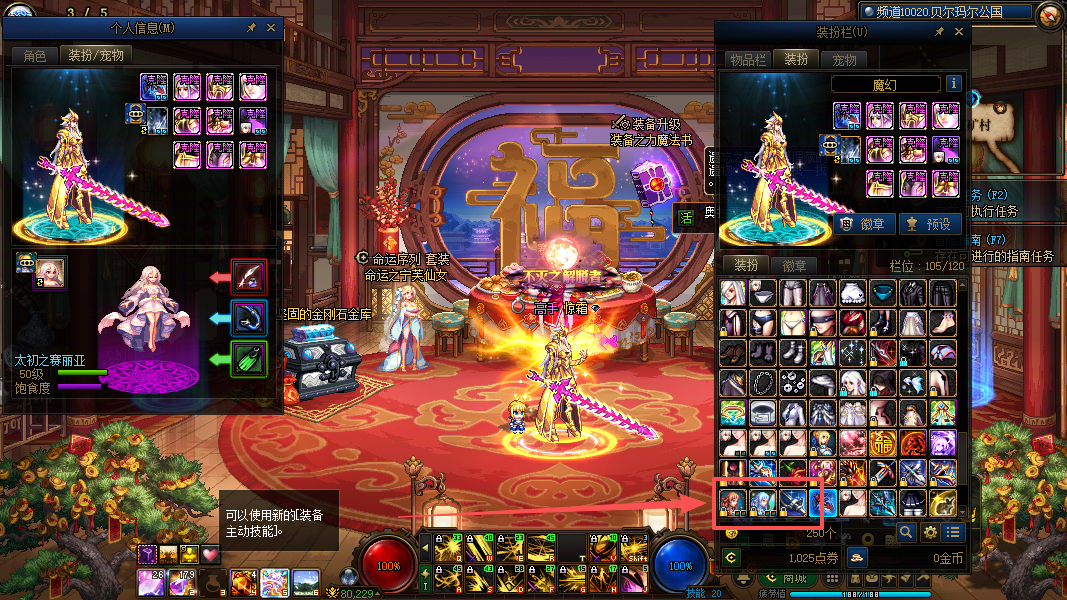
Task: Close the 个人信息 character info window
Action: tap(271, 28)
